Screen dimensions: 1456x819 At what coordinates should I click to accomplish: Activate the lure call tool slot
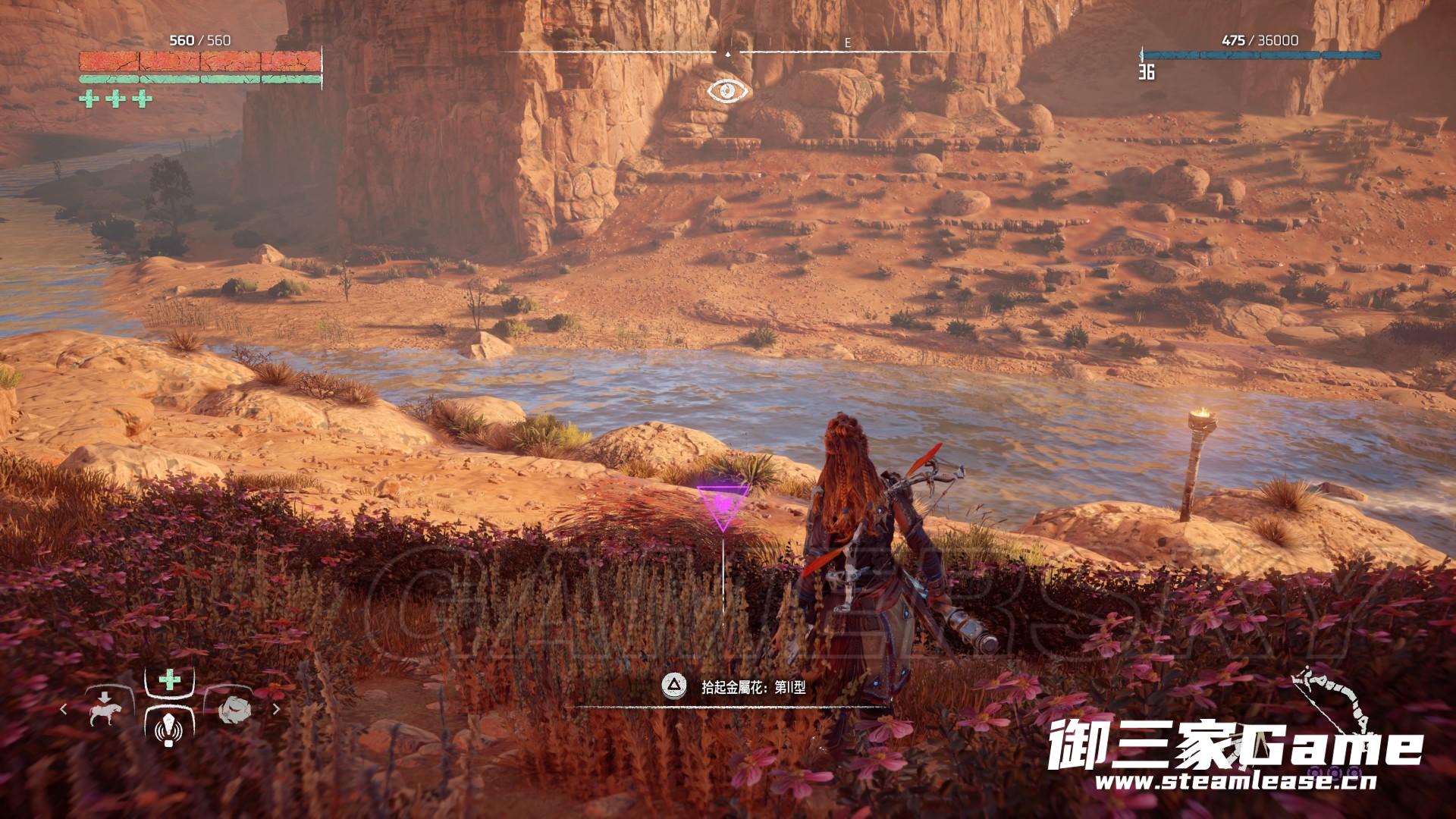169,731
